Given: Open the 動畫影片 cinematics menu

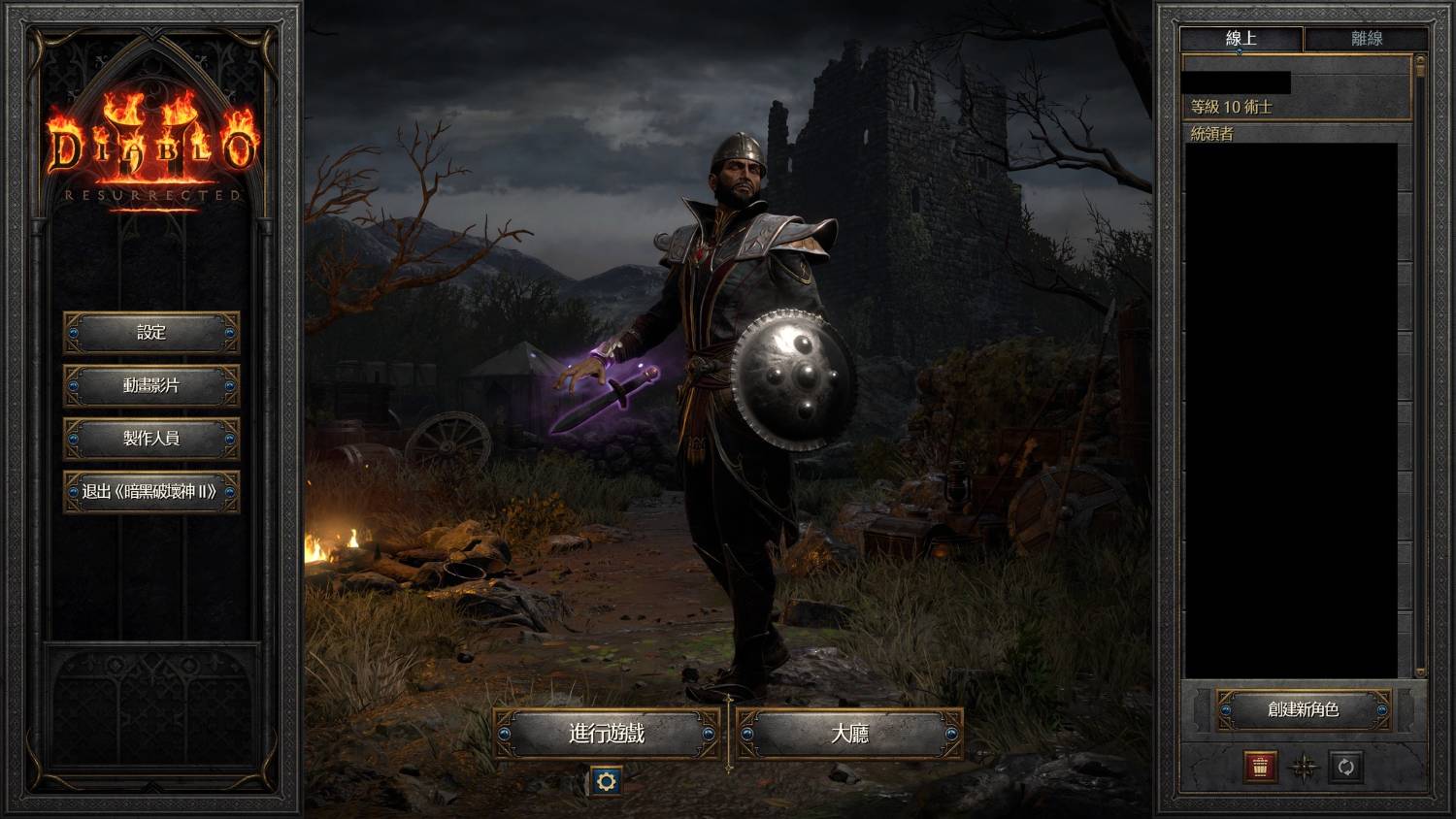Looking at the screenshot, I should pos(151,385).
